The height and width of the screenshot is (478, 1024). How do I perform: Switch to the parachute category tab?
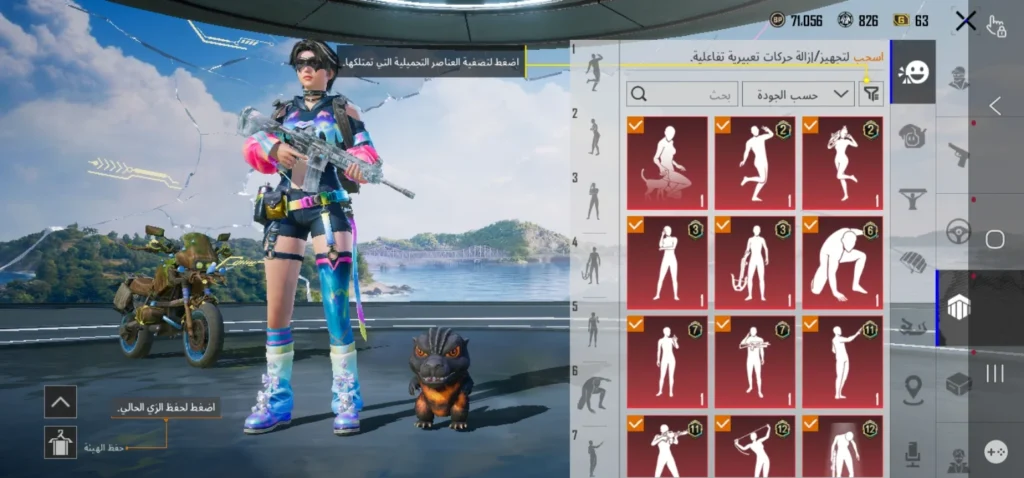(x=913, y=261)
